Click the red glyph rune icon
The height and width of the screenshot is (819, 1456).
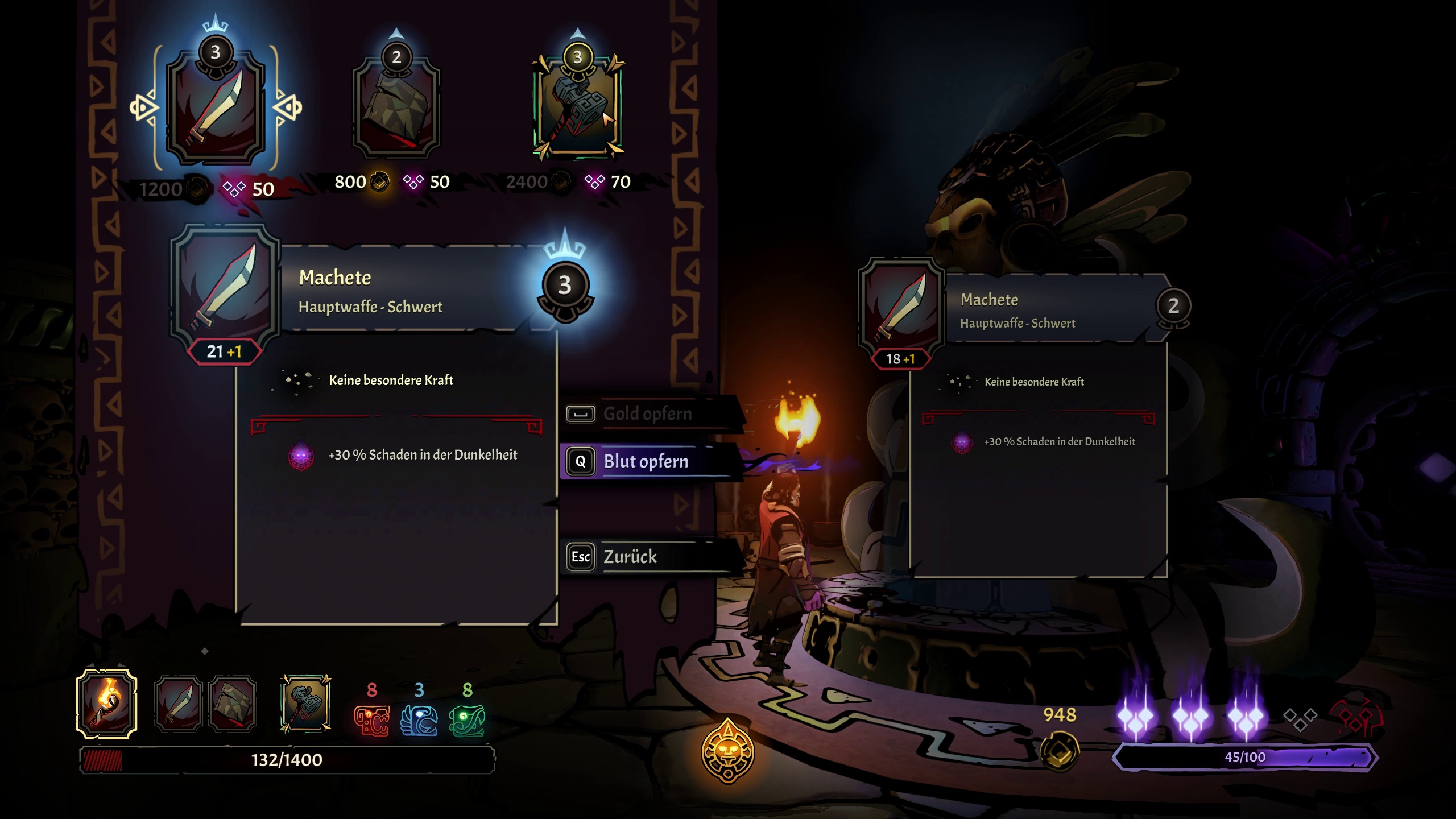[x=372, y=720]
